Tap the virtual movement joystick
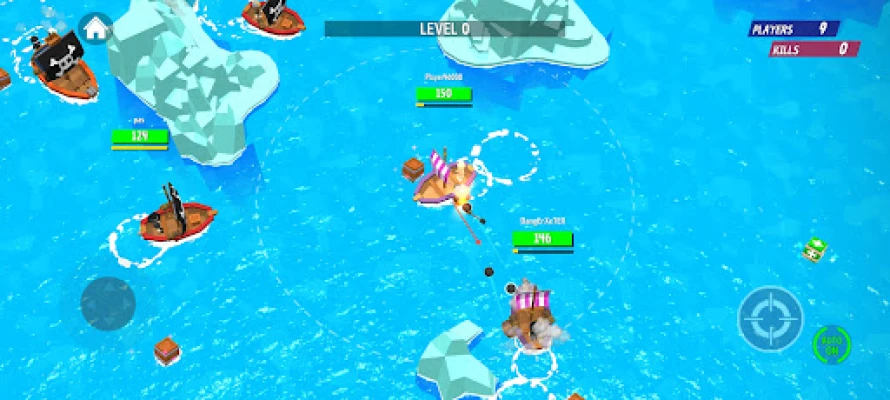 pos(108,303)
